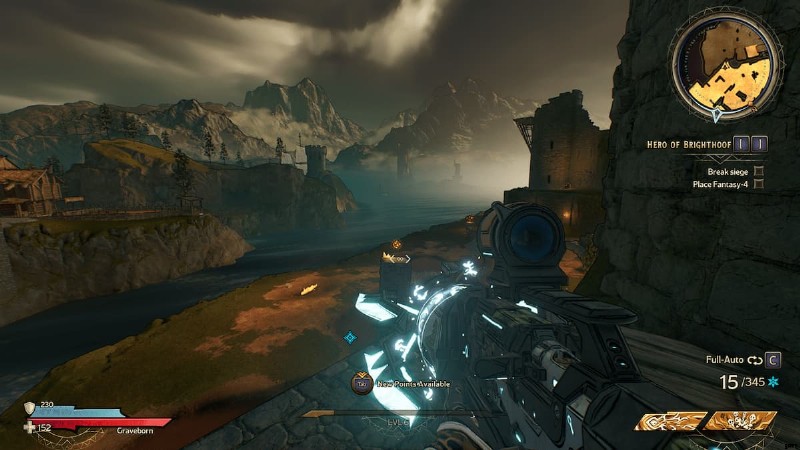Screen dimensions: 800x450
Task: Tick the Break siege objective checkbox
Action: click(x=759, y=171)
